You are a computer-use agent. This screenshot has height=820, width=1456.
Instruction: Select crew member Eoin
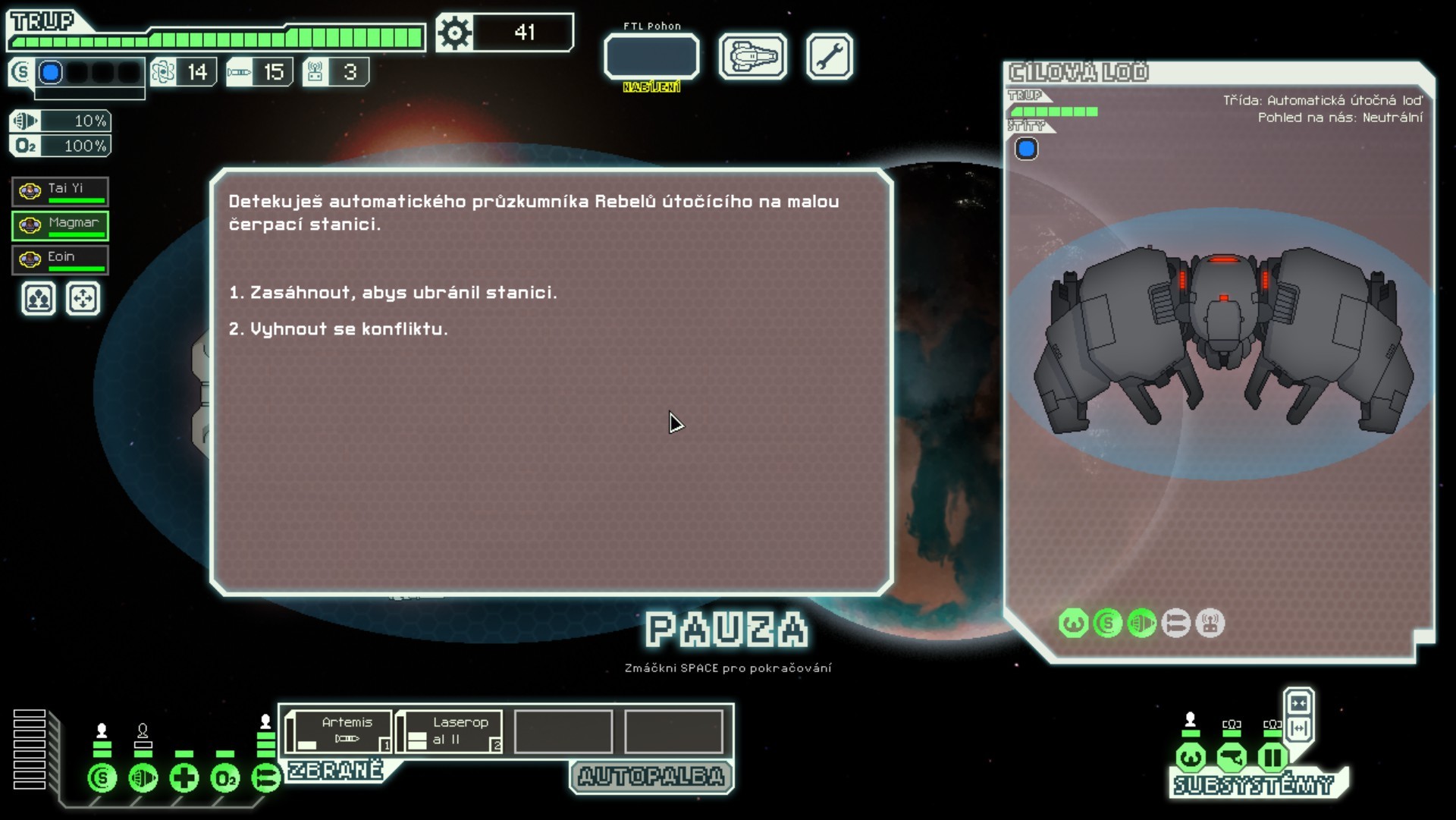(60, 260)
